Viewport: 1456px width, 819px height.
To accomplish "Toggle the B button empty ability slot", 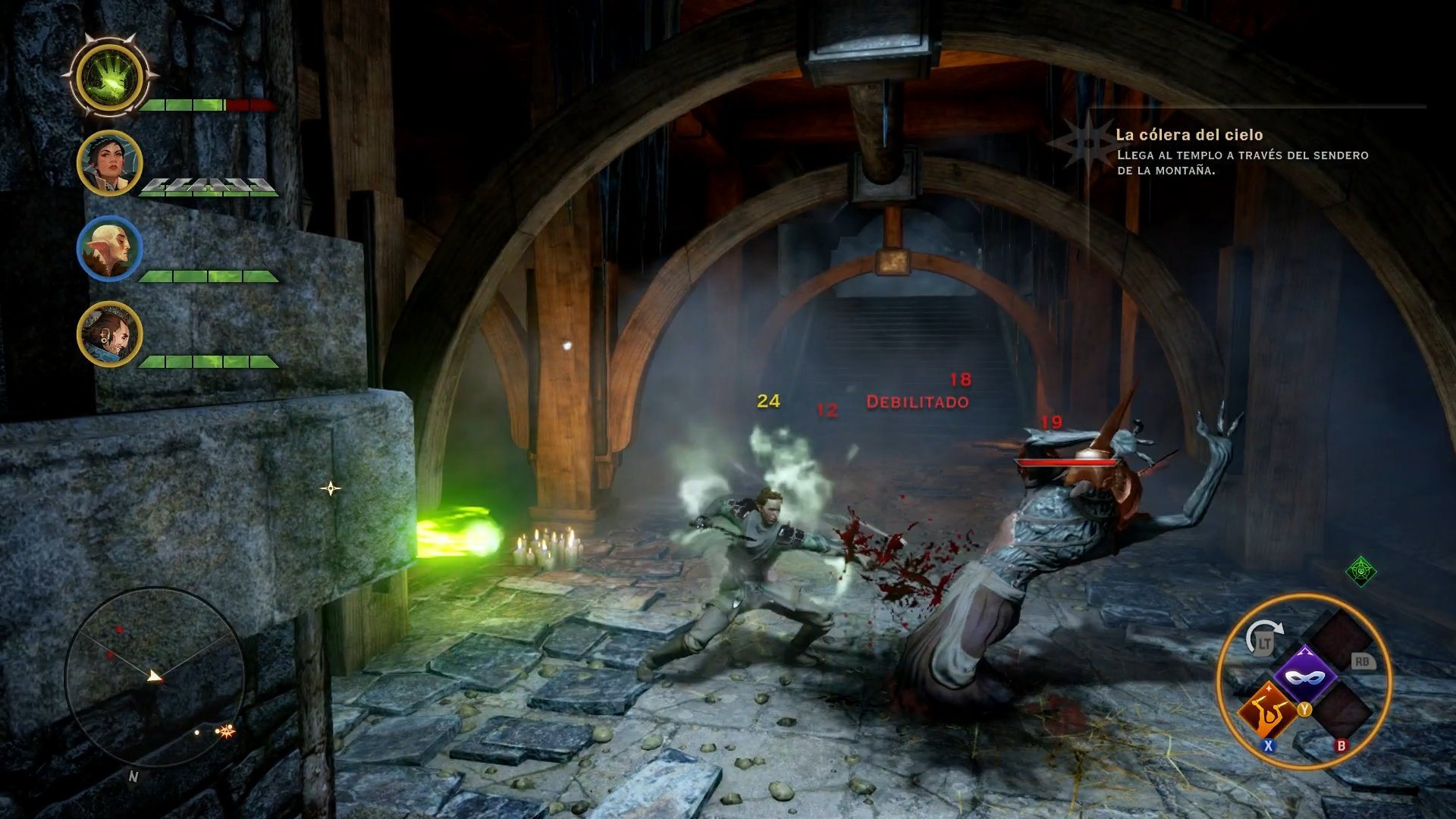I will 1341,745.
